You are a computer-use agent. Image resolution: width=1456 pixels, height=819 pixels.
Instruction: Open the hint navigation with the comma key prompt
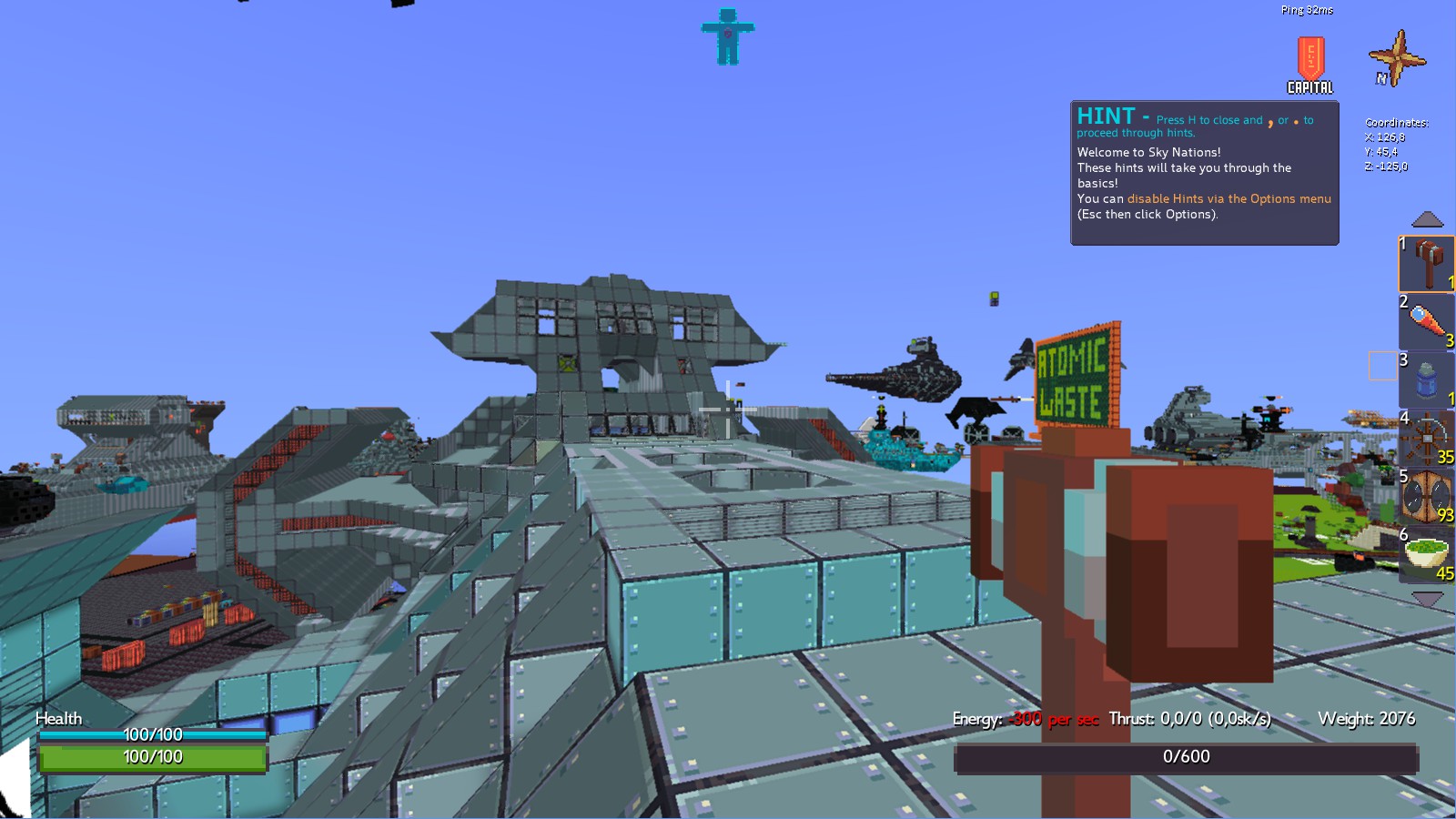[x=1269, y=121]
